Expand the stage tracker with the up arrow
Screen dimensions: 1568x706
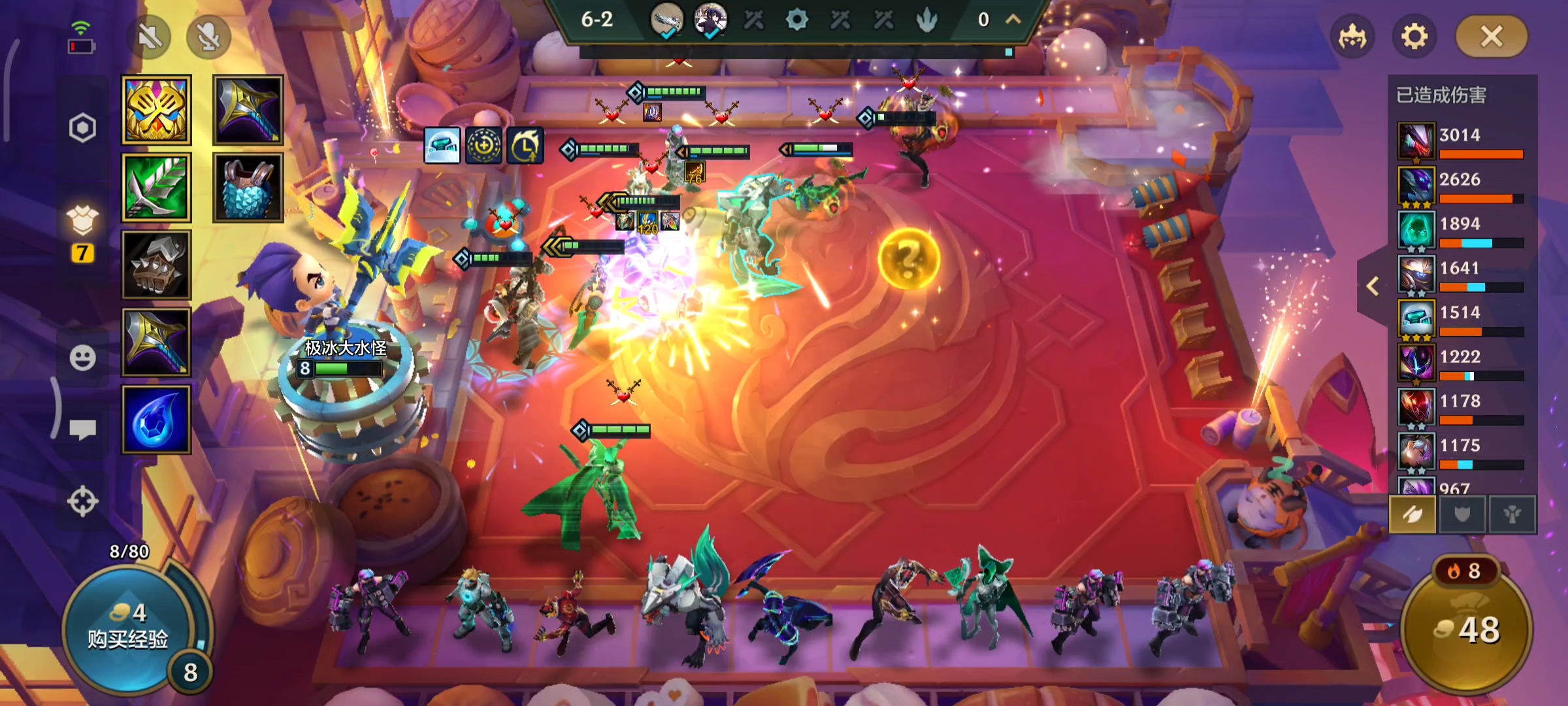click(1013, 20)
